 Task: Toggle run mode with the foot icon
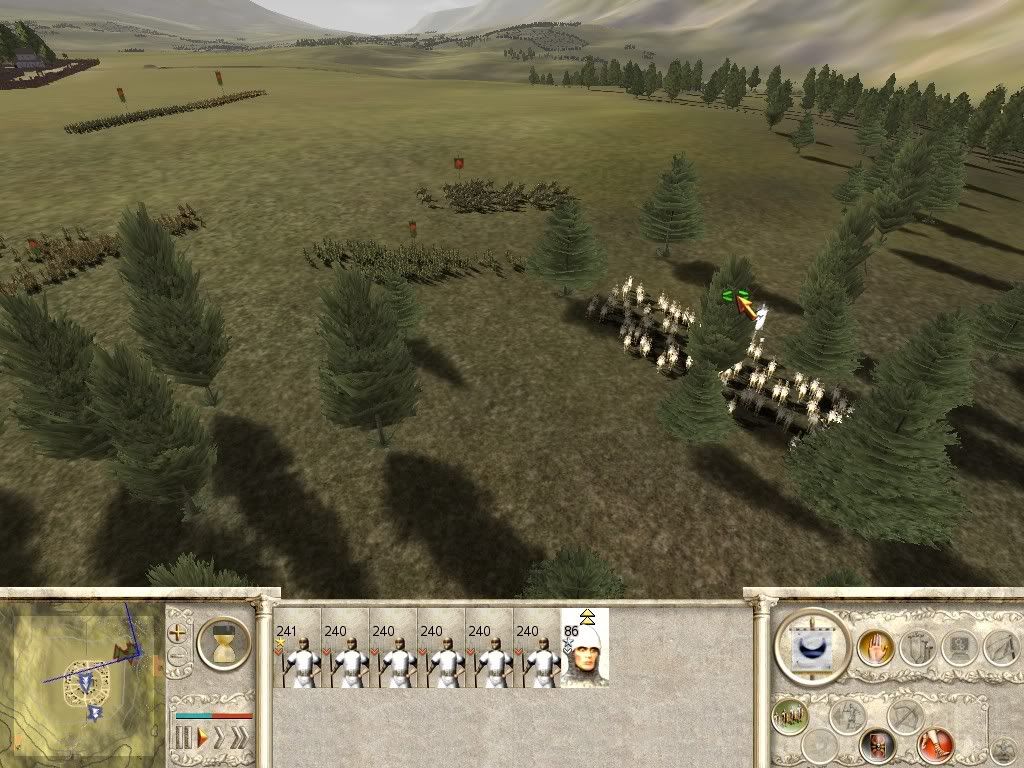click(x=934, y=745)
